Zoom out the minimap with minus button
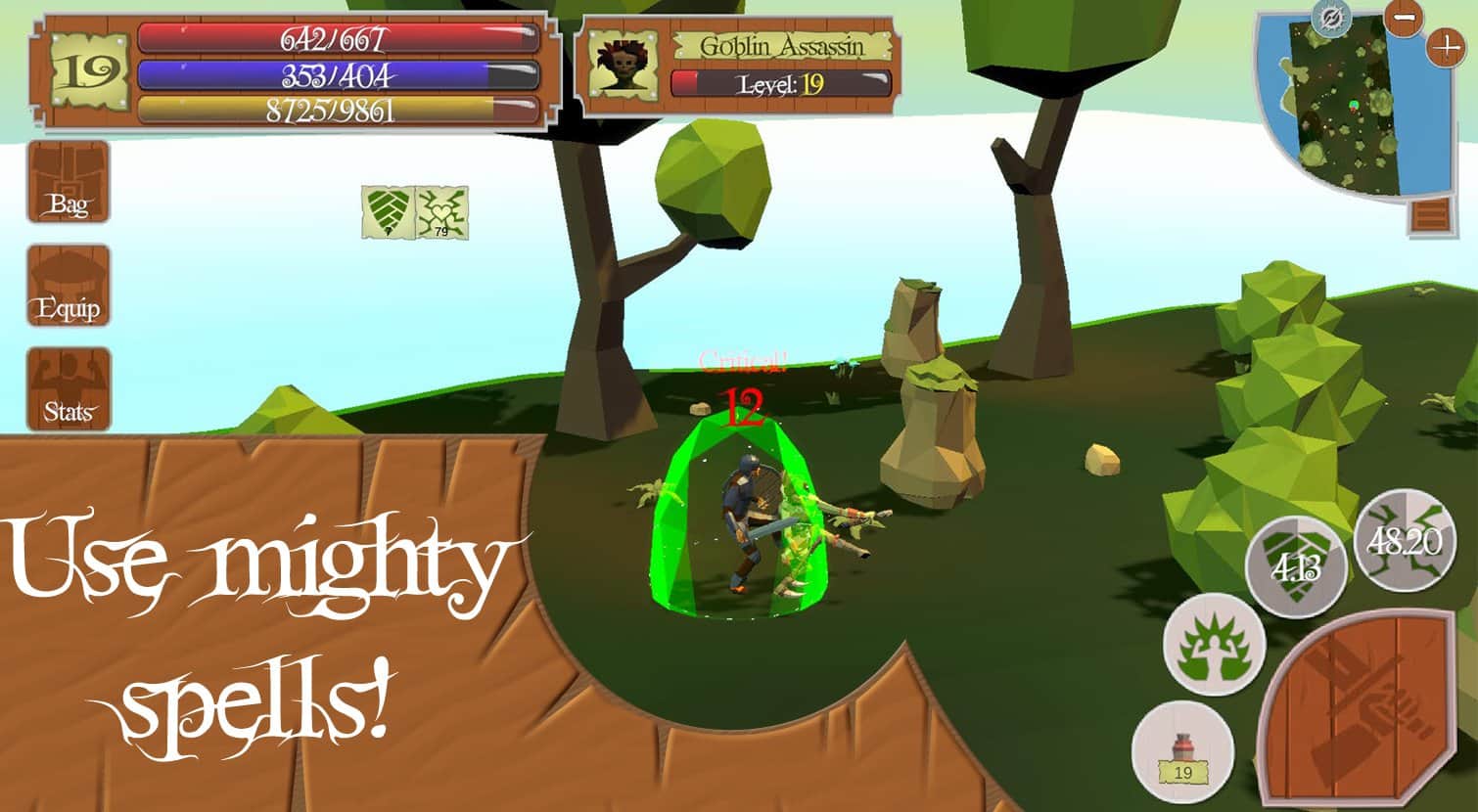1478x812 pixels. coord(1405,19)
